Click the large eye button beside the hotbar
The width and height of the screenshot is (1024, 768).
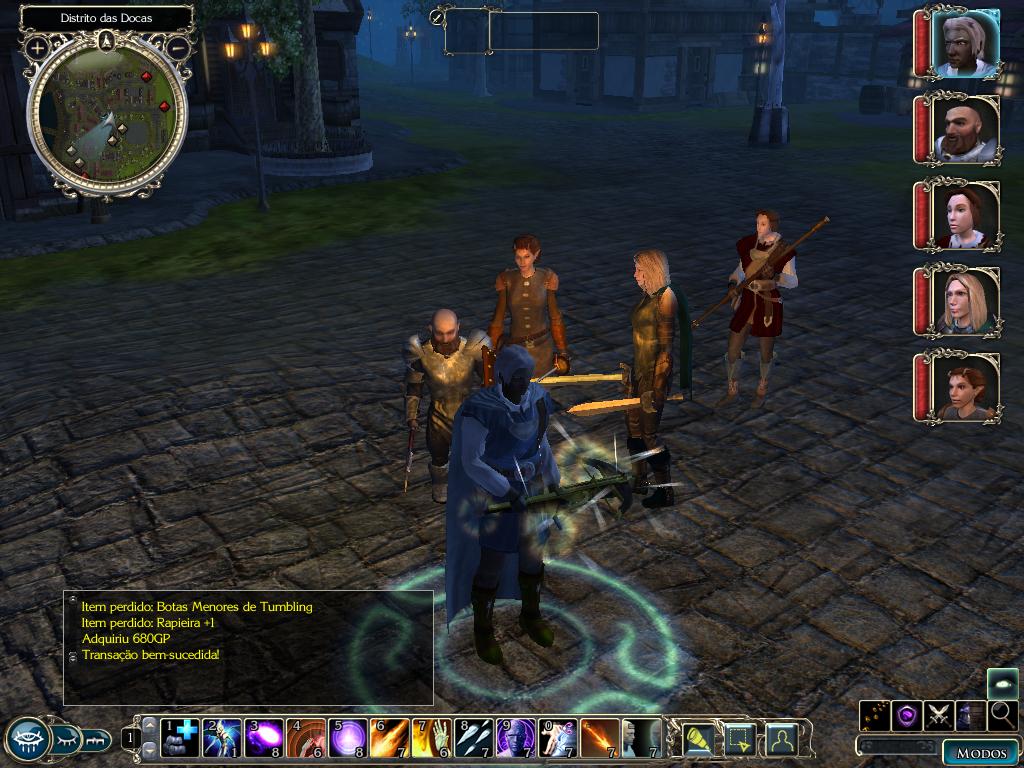click(28, 740)
